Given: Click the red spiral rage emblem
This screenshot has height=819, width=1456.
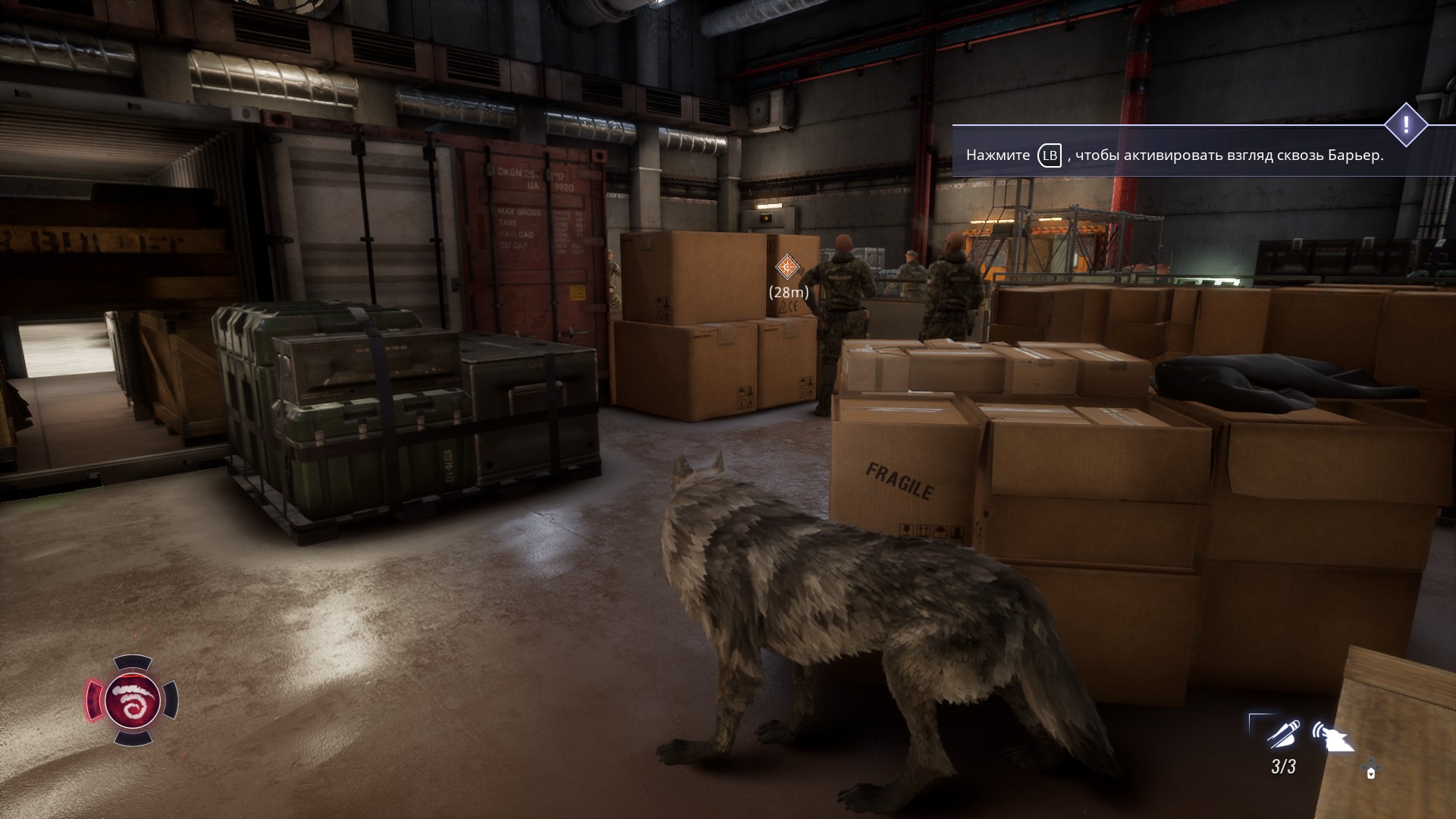Looking at the screenshot, I should tap(132, 699).
